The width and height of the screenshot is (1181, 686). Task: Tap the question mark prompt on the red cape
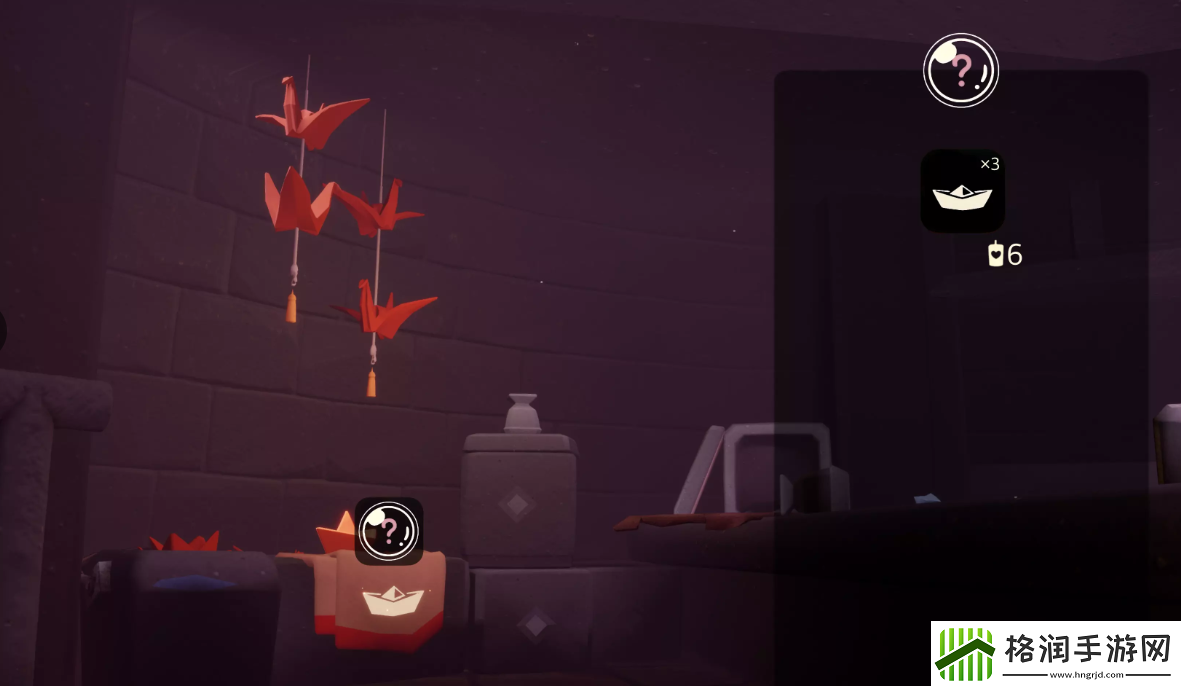tap(389, 530)
